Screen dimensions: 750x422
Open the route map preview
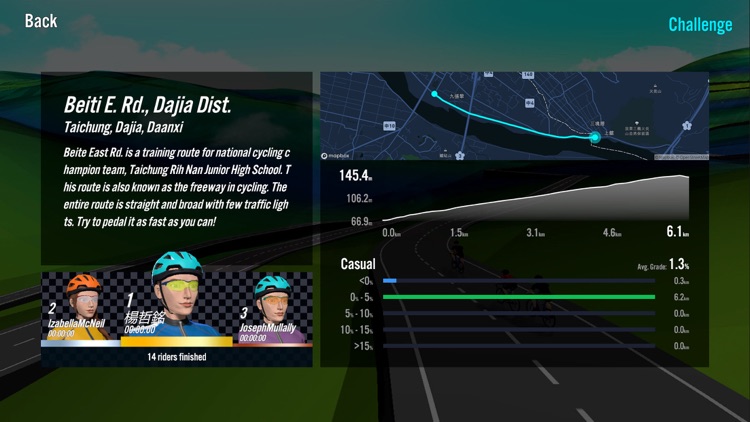pyautogui.click(x=514, y=116)
